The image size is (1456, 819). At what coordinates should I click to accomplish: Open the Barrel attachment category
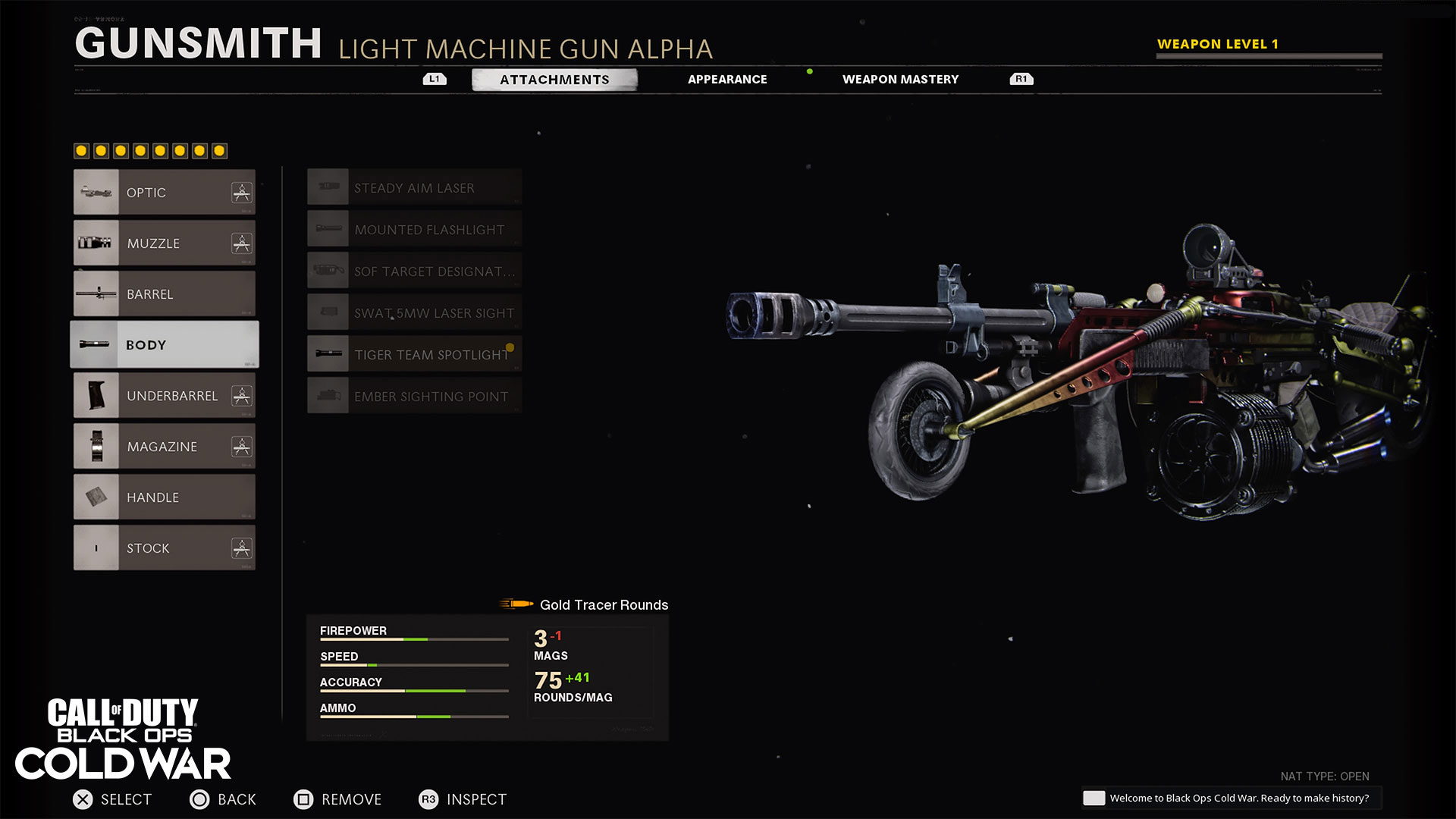(165, 294)
